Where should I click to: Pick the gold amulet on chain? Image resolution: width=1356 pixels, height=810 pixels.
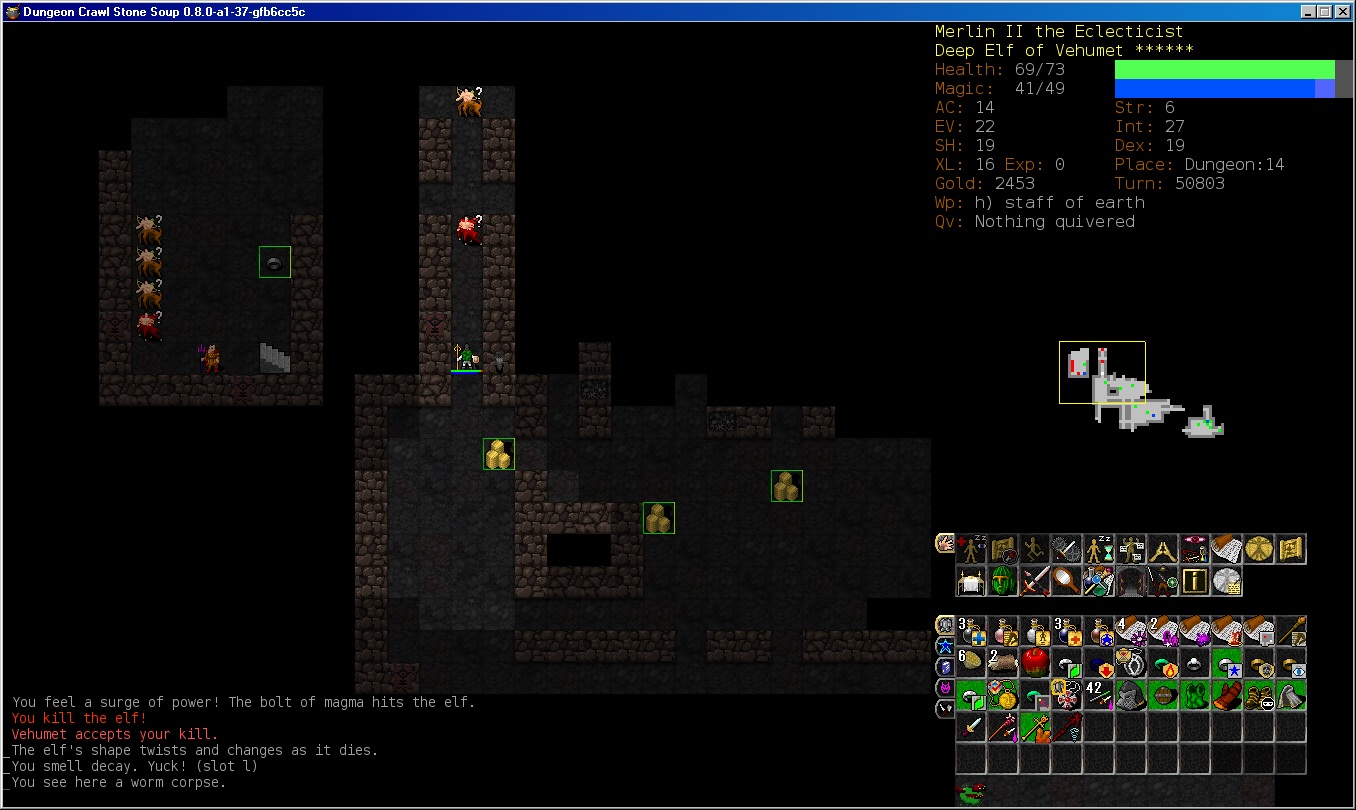click(1003, 695)
